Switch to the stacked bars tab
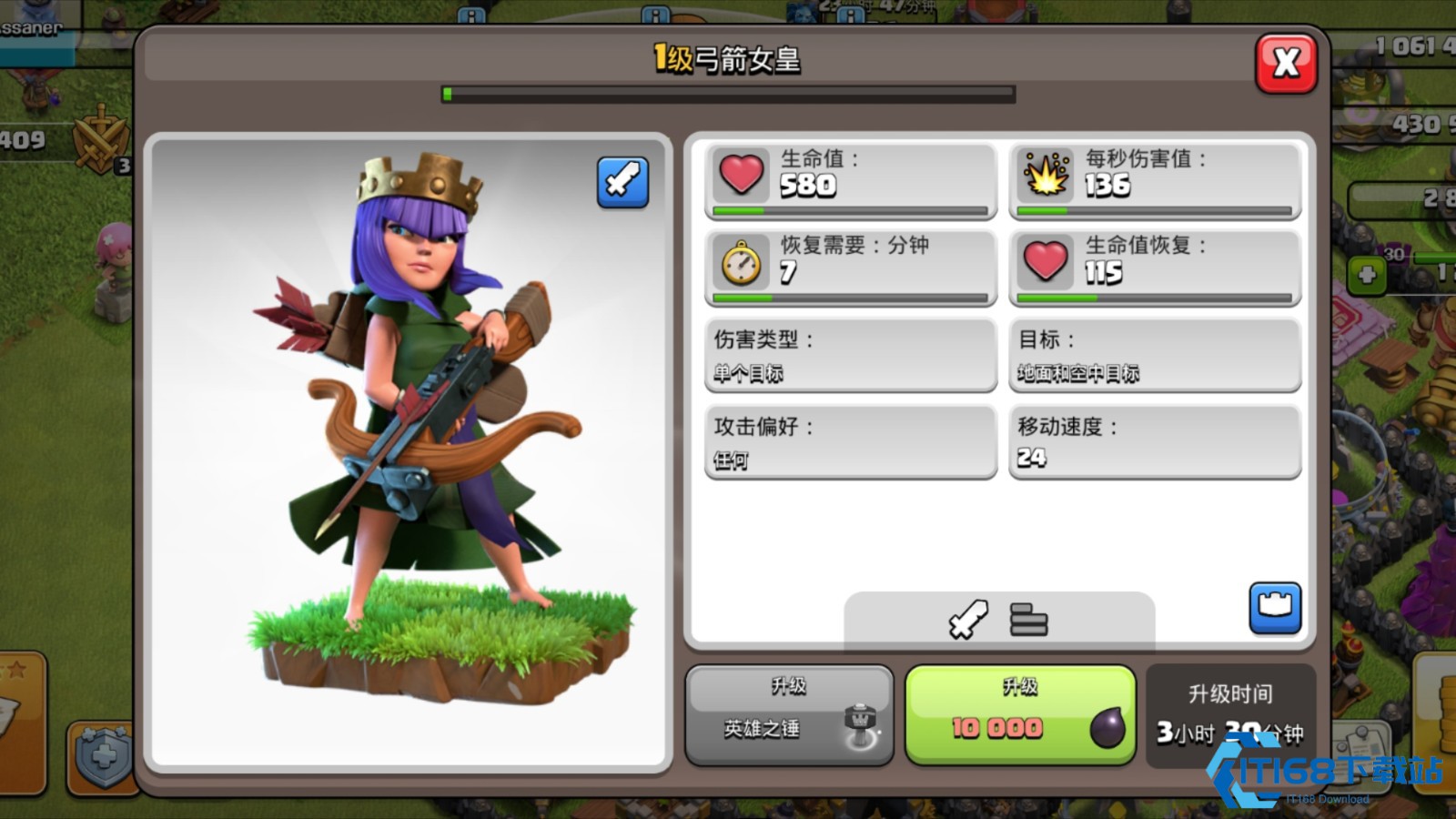The image size is (1456, 819). tap(1028, 621)
